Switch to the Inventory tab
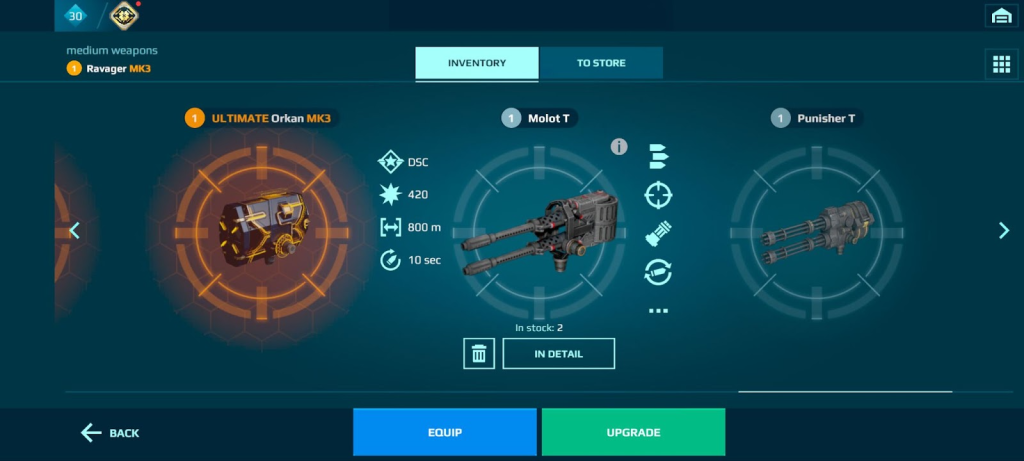This screenshot has width=1024, height=461. [x=477, y=63]
